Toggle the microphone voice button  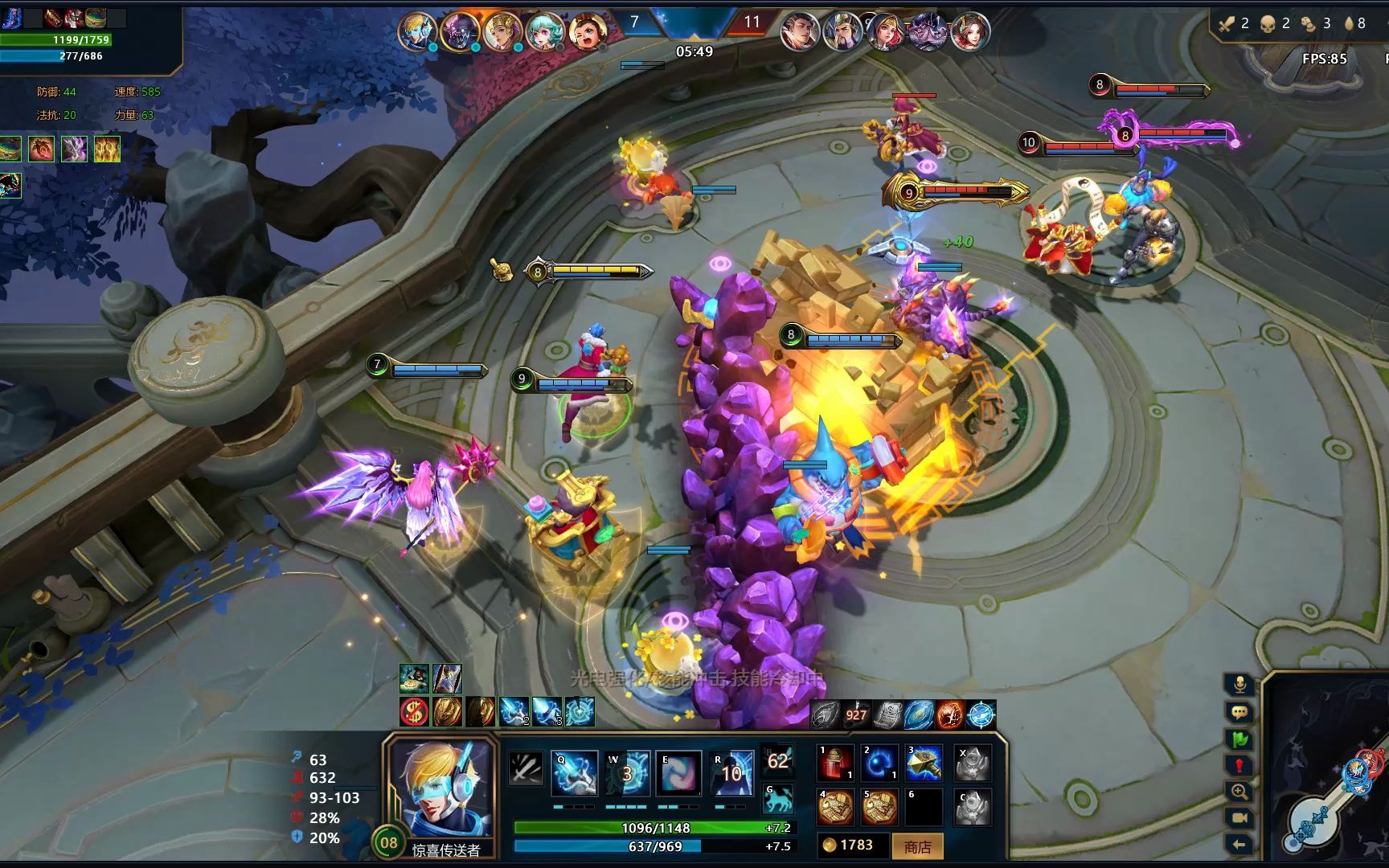pyautogui.click(x=1239, y=685)
